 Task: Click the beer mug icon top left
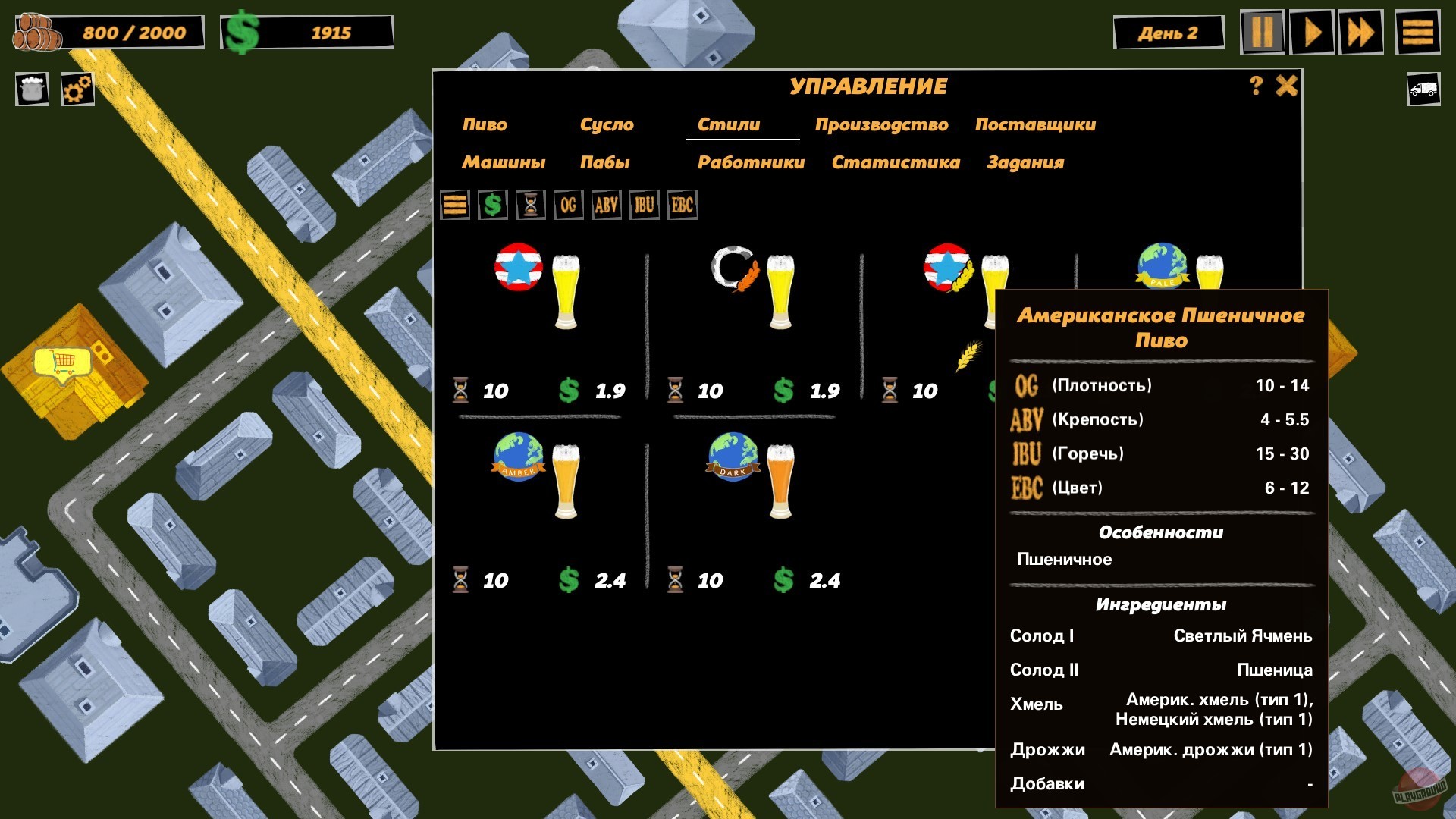click(31, 89)
